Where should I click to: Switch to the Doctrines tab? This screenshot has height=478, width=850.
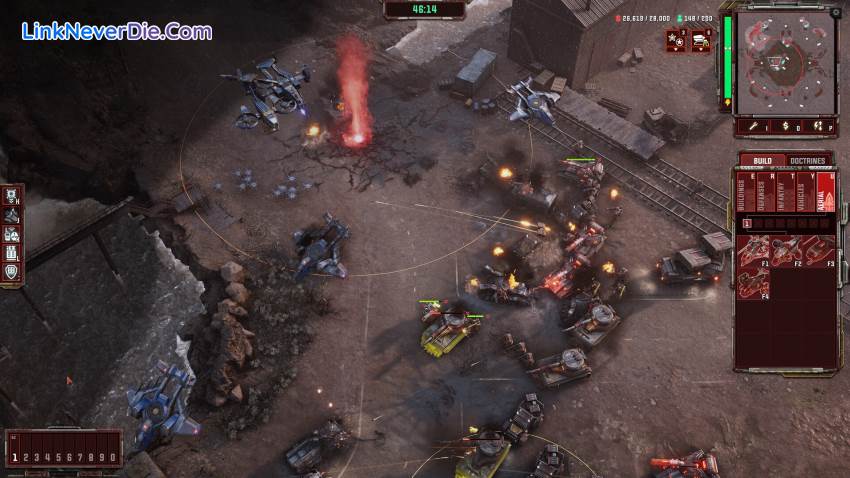pyautogui.click(x=807, y=160)
